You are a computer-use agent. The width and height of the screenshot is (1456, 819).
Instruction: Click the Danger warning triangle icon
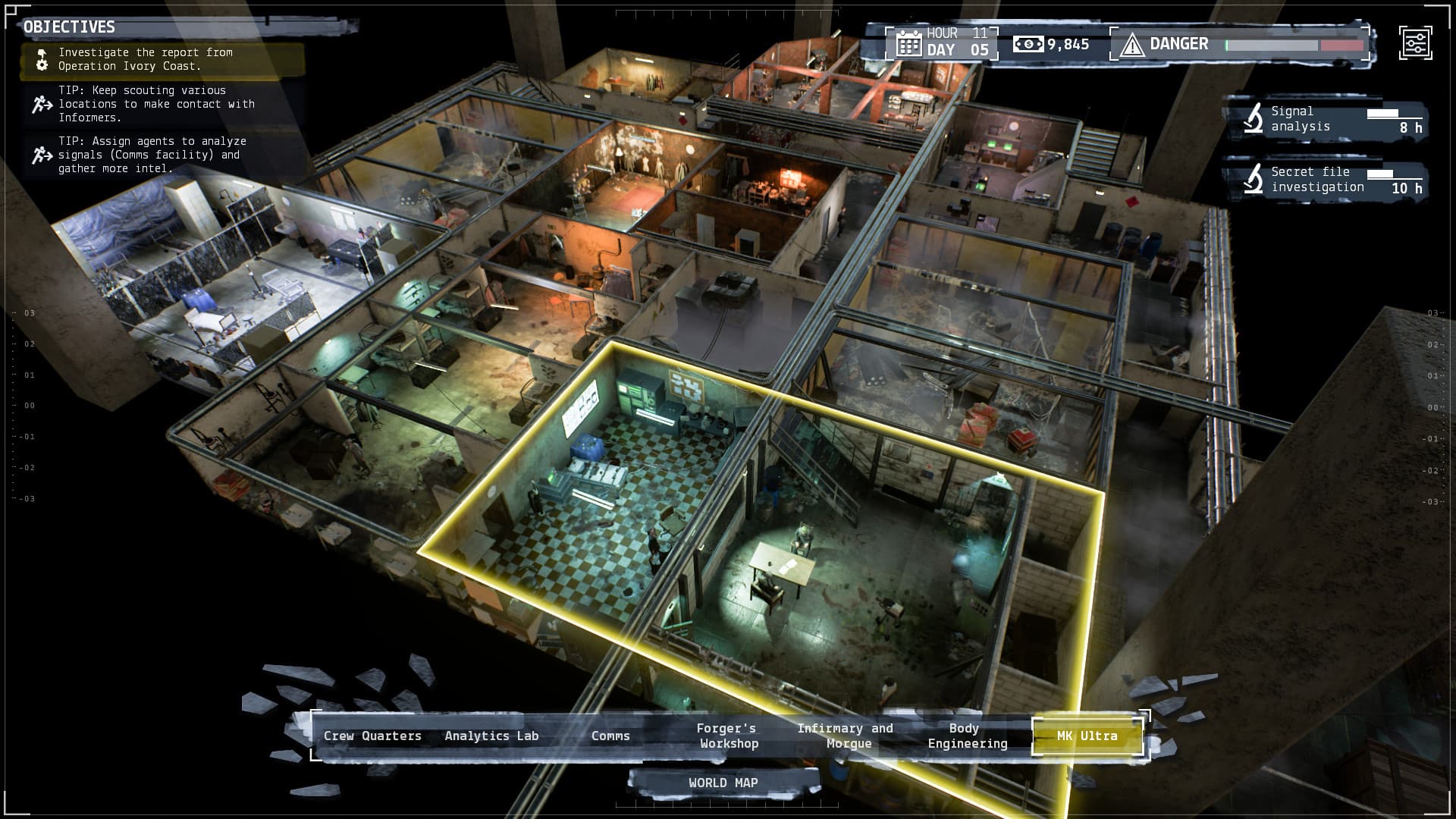tap(1132, 44)
